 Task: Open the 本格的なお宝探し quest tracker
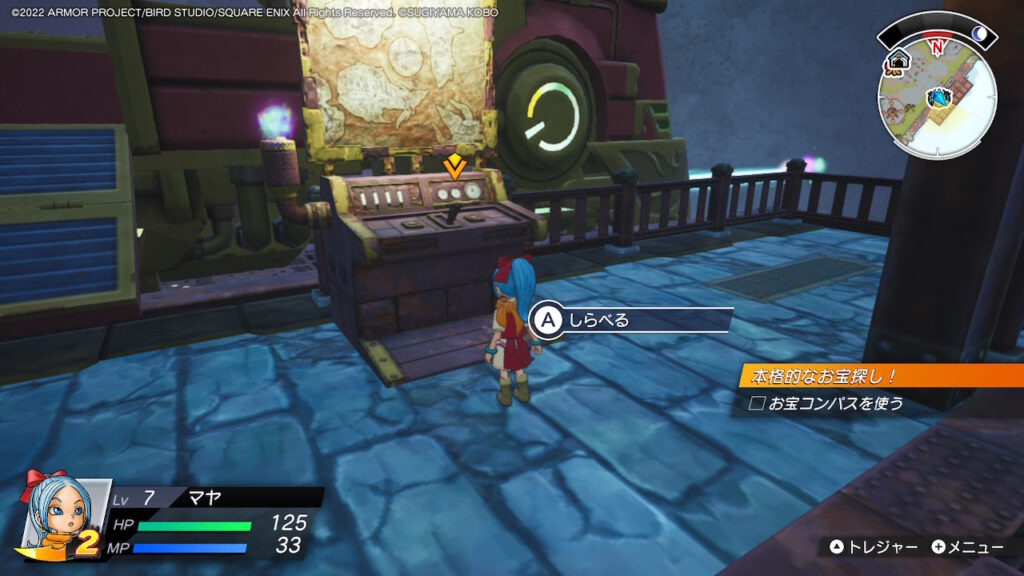[x=880, y=376]
